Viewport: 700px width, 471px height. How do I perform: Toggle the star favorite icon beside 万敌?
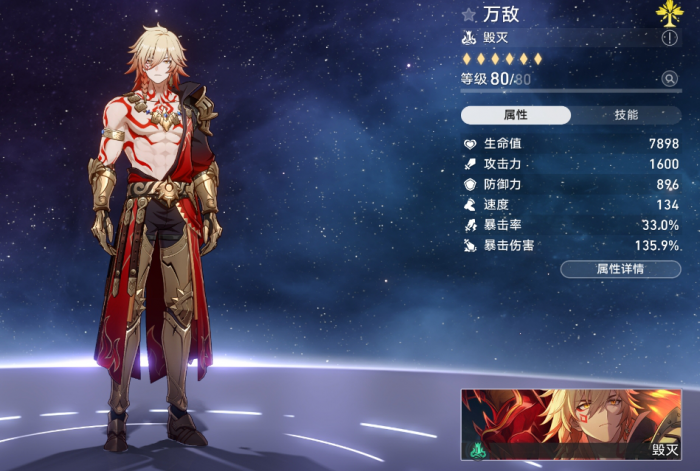tap(469, 15)
